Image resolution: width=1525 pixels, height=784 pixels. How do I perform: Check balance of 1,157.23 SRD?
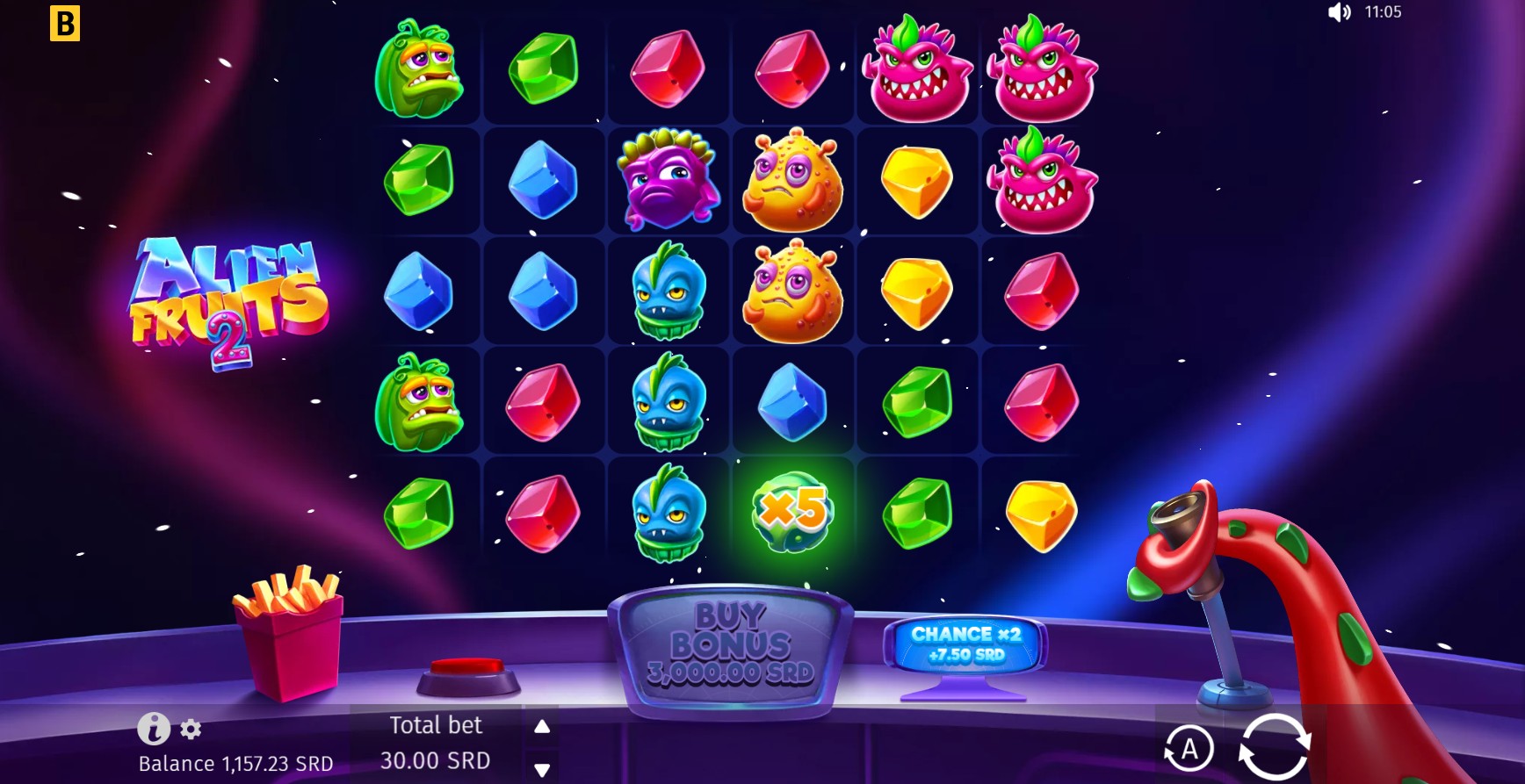point(235,764)
